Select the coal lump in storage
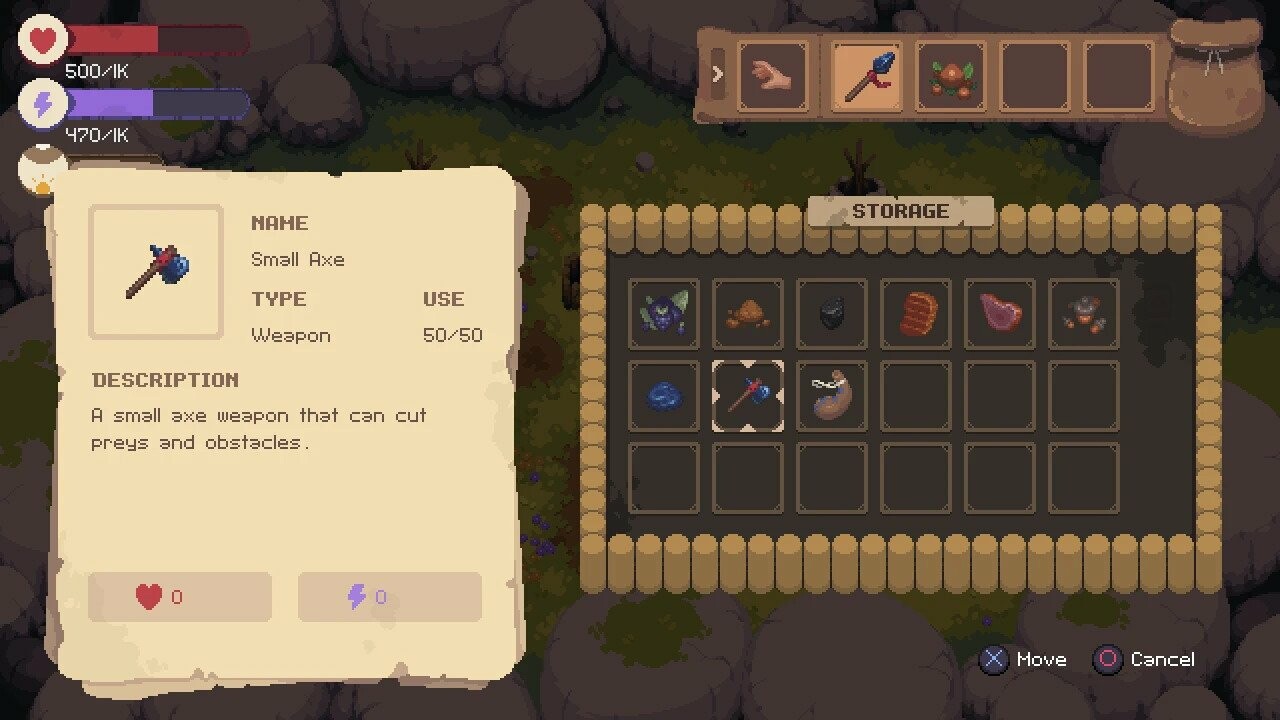 point(831,313)
